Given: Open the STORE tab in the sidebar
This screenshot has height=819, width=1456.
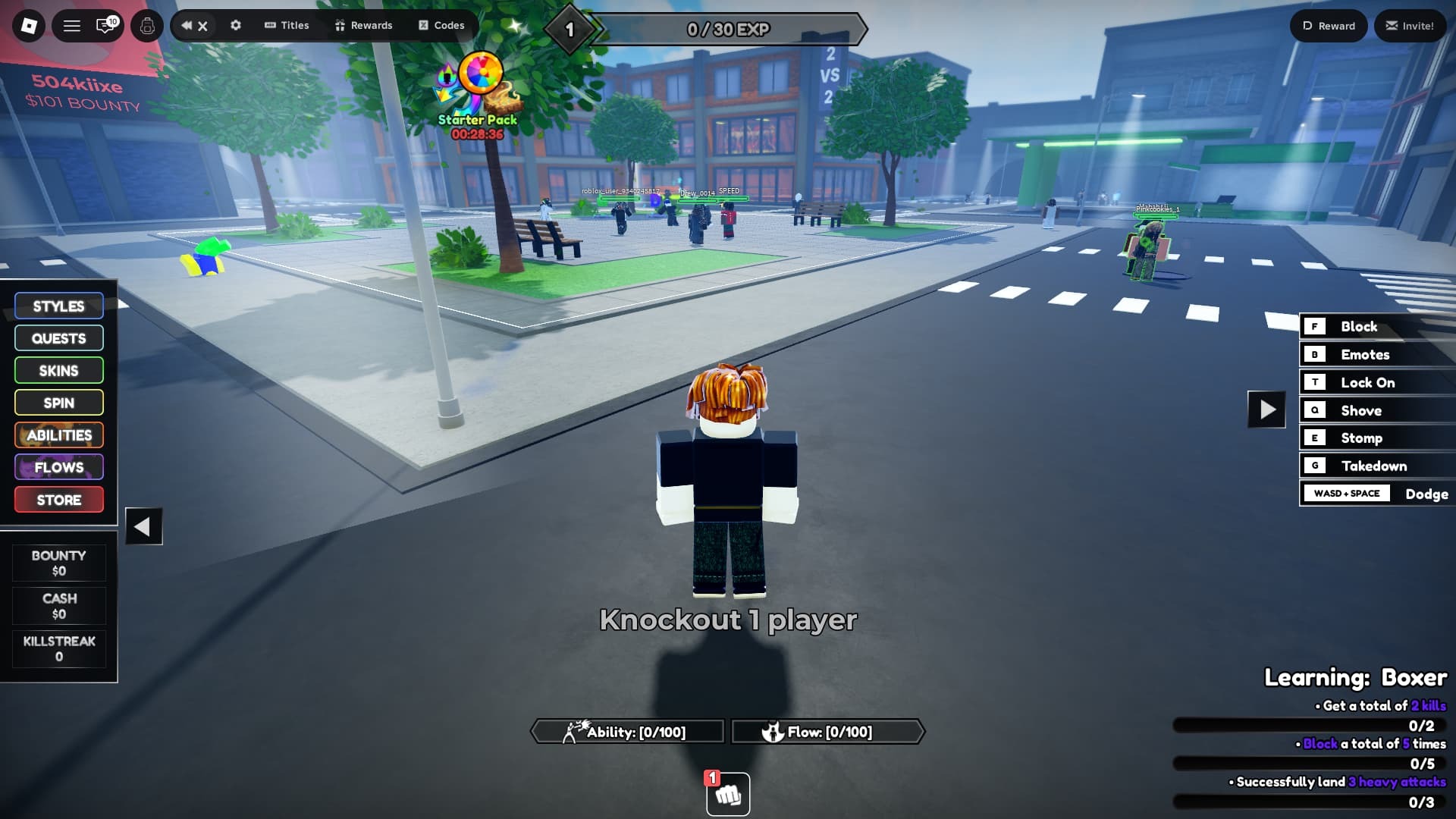Looking at the screenshot, I should tap(58, 499).
